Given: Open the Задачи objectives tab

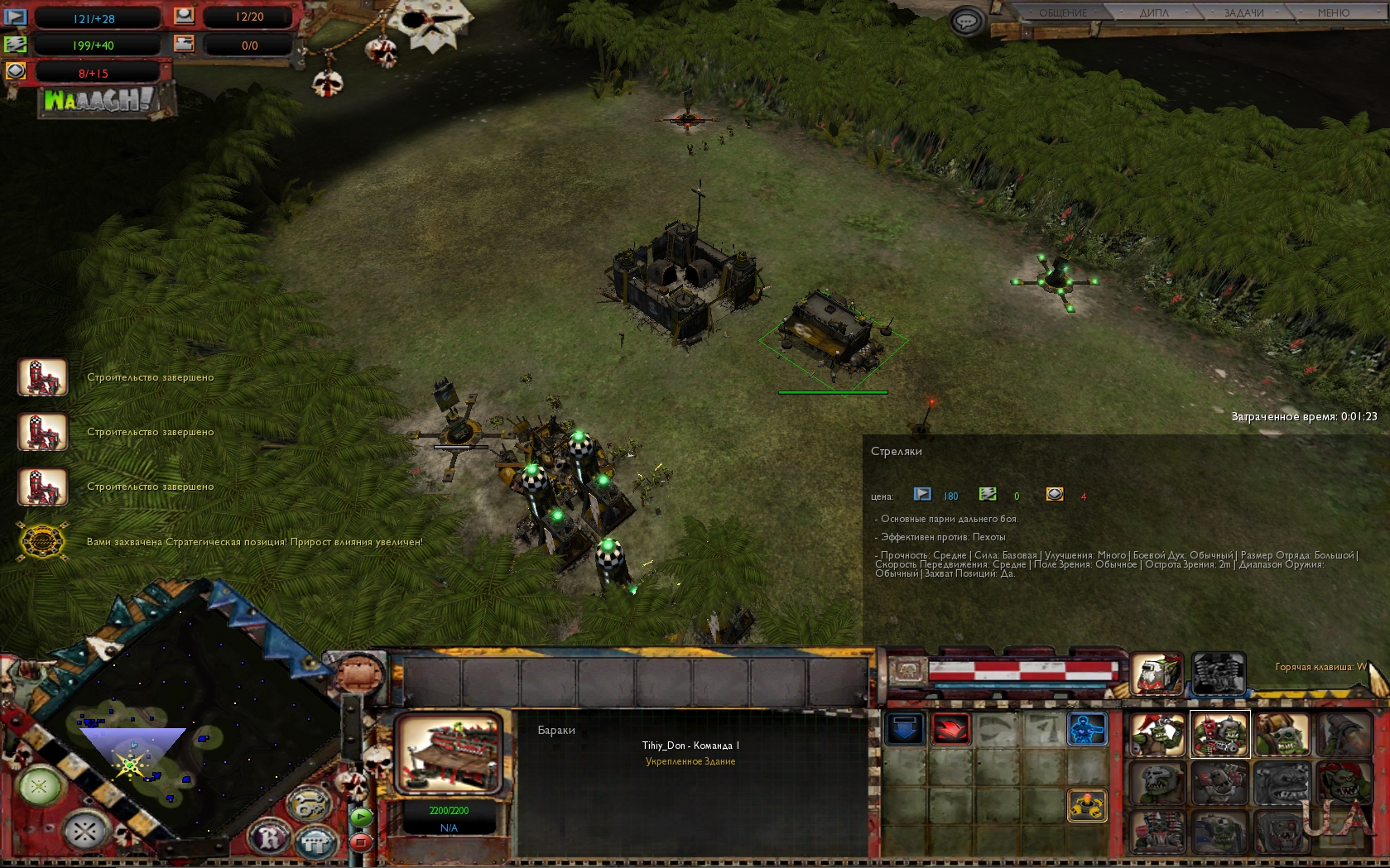Looking at the screenshot, I should pyautogui.click(x=1243, y=12).
